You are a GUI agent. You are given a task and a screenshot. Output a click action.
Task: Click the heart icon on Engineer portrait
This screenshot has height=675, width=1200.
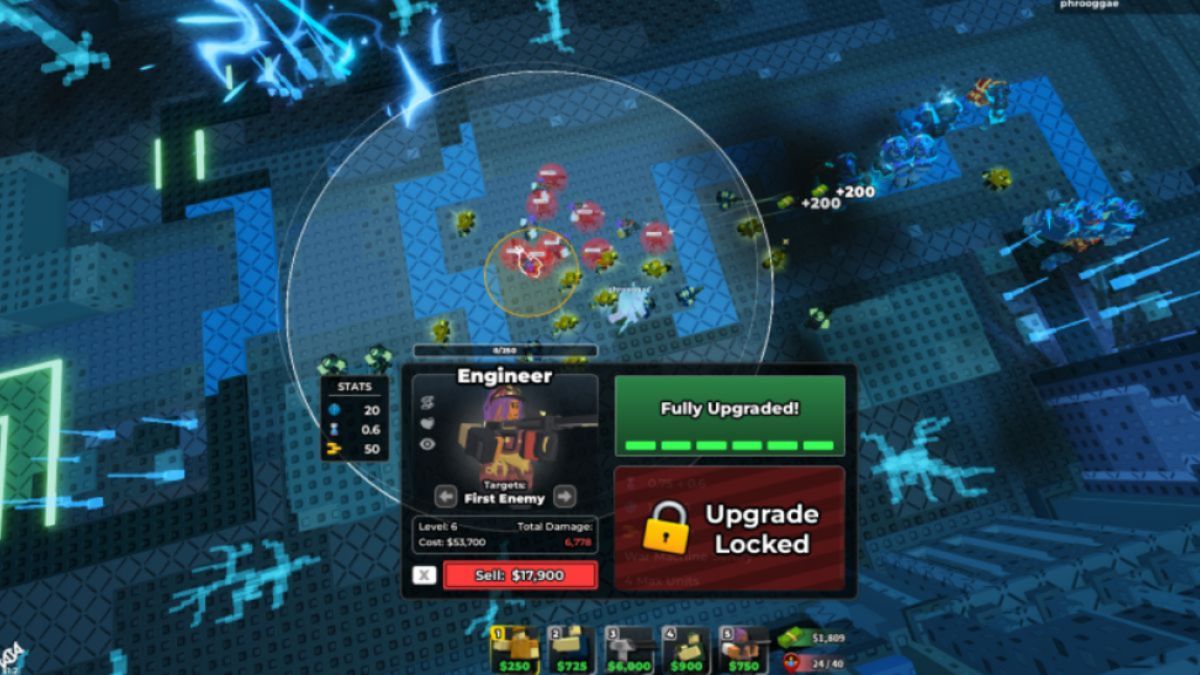[427, 423]
